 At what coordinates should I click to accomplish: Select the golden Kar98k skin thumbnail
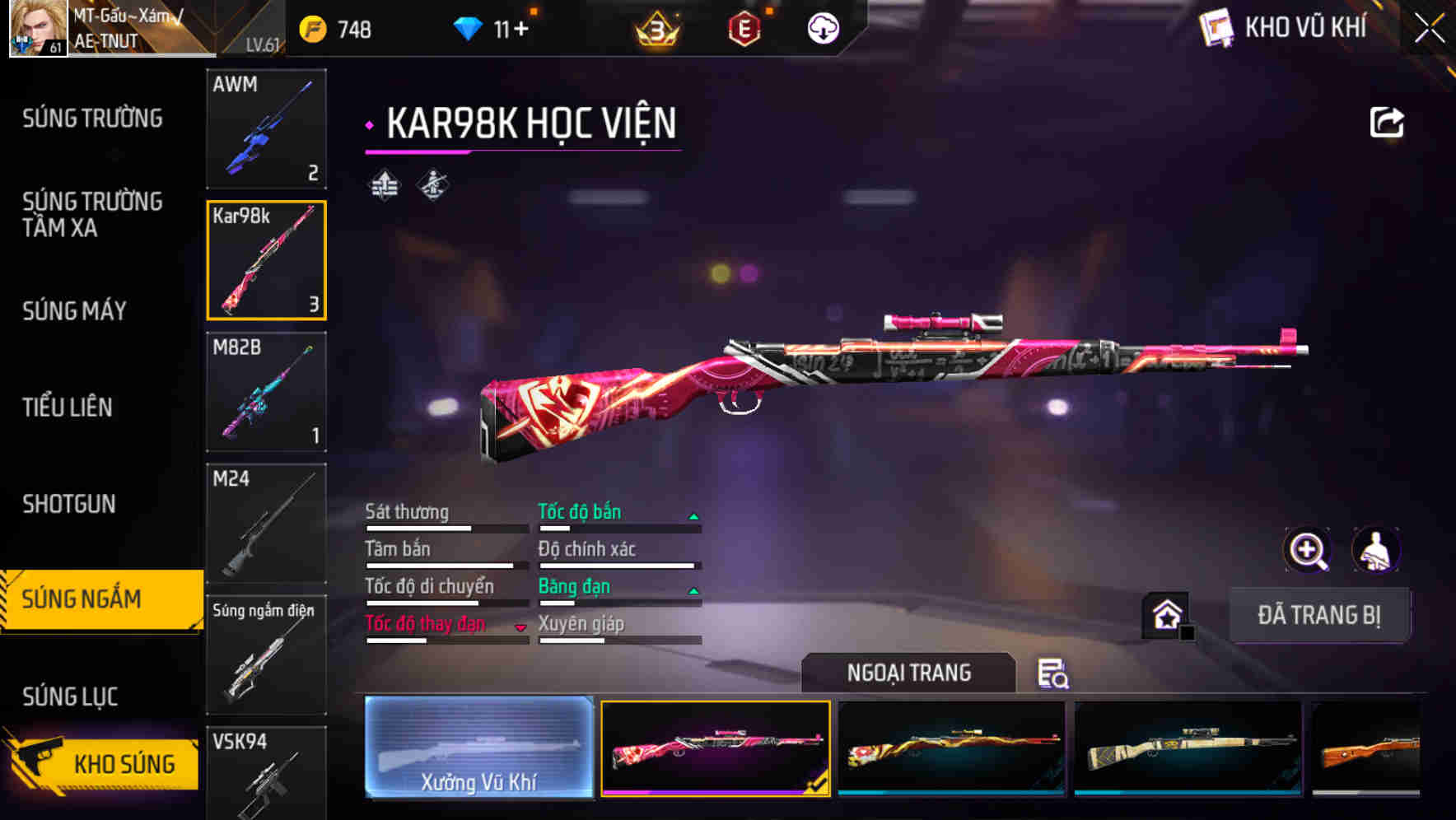pos(953,749)
